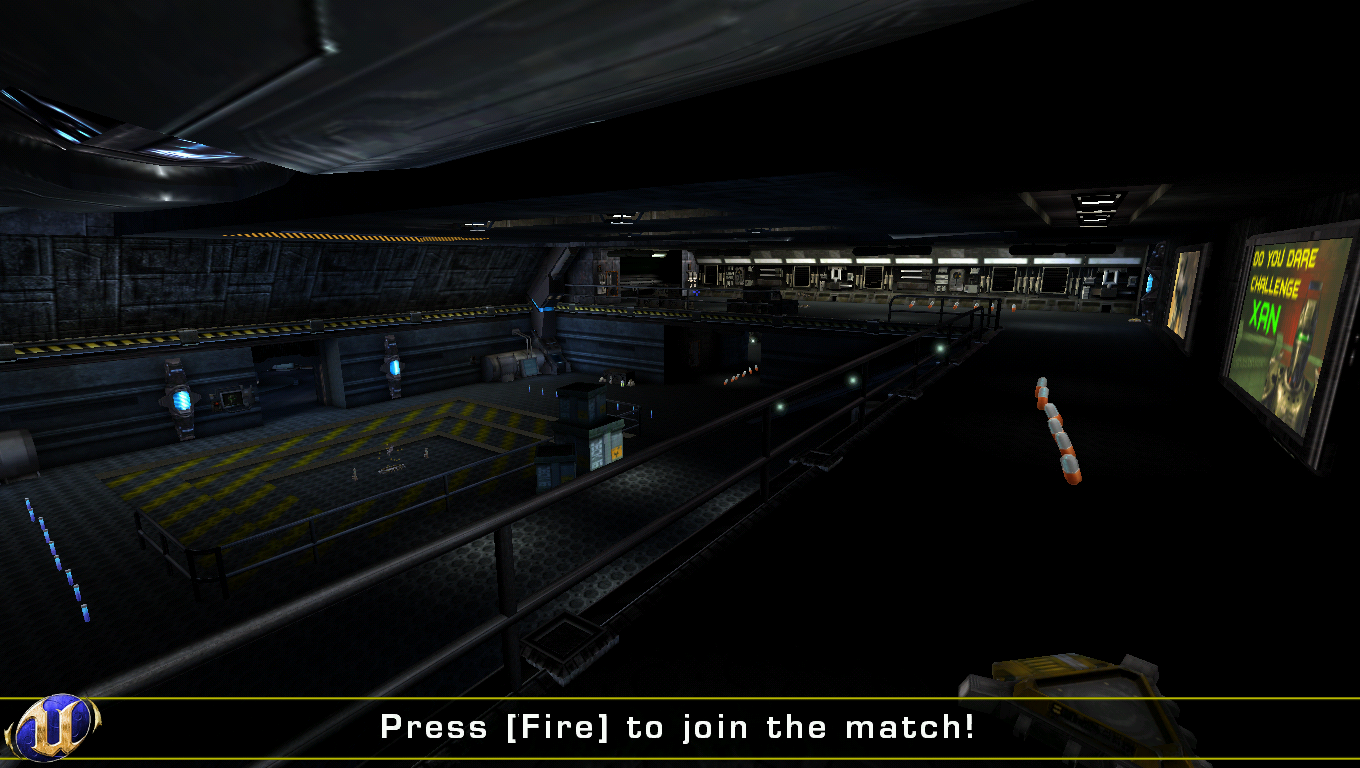This screenshot has height=768, width=1360.
Task: Select the blue wall lamp on the left
Action: pyautogui.click(x=181, y=400)
